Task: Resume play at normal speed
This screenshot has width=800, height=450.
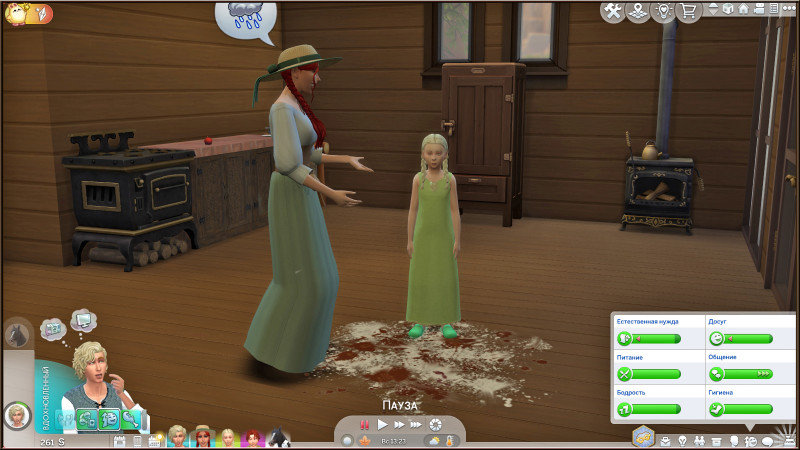Action: [381, 425]
